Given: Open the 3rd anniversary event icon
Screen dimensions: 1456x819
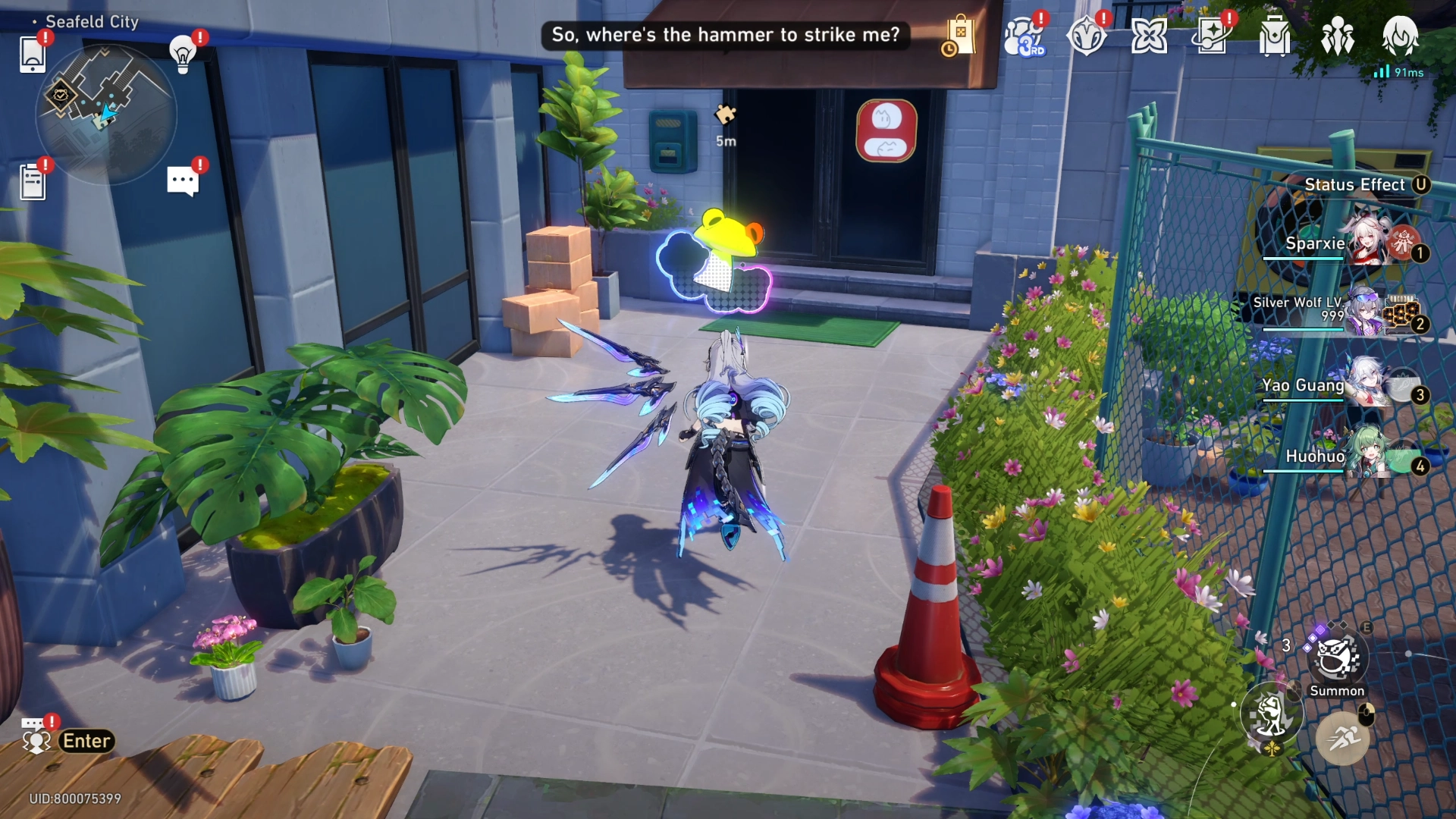Looking at the screenshot, I should [1024, 36].
